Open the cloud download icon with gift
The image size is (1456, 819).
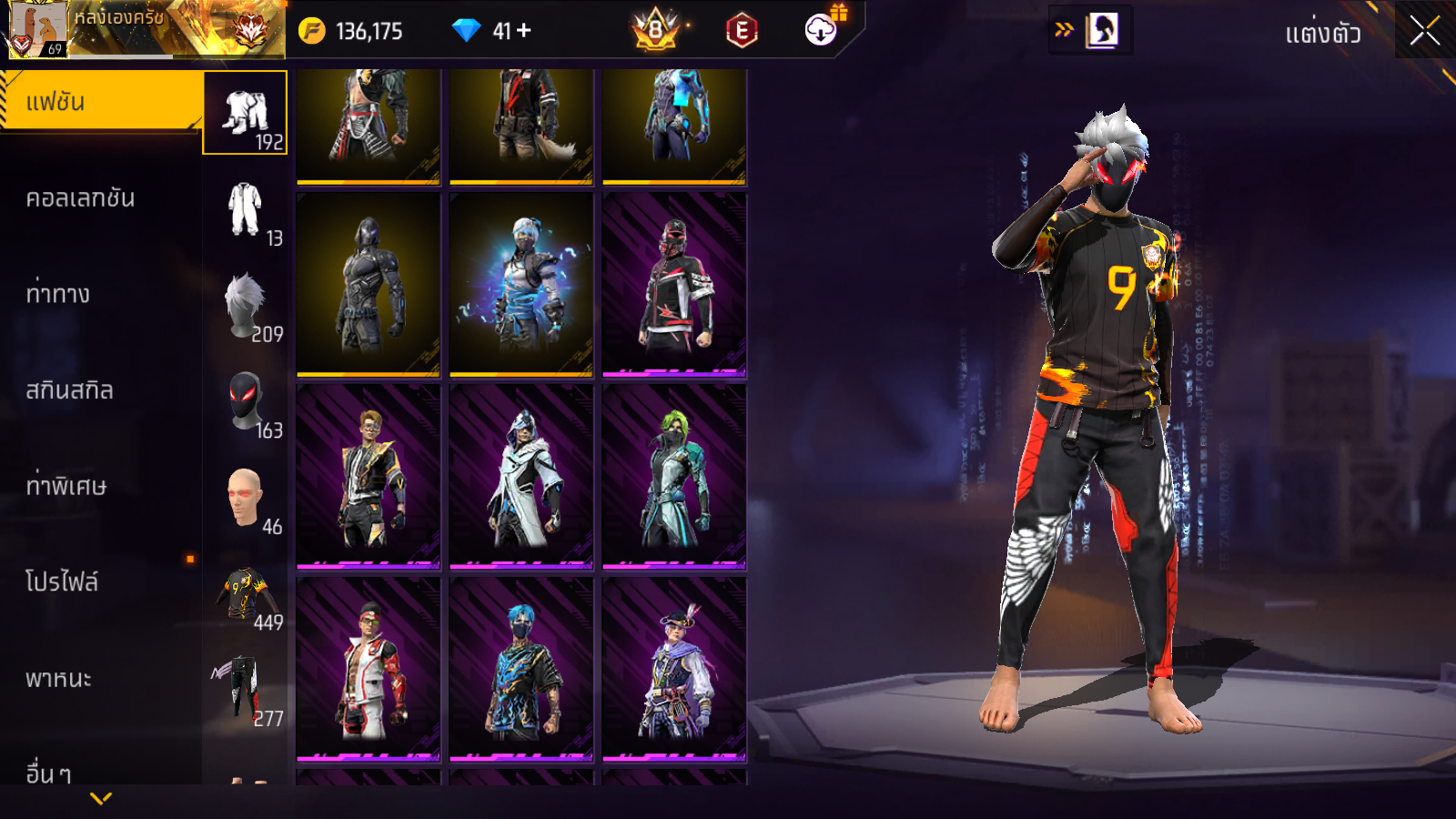point(821,30)
